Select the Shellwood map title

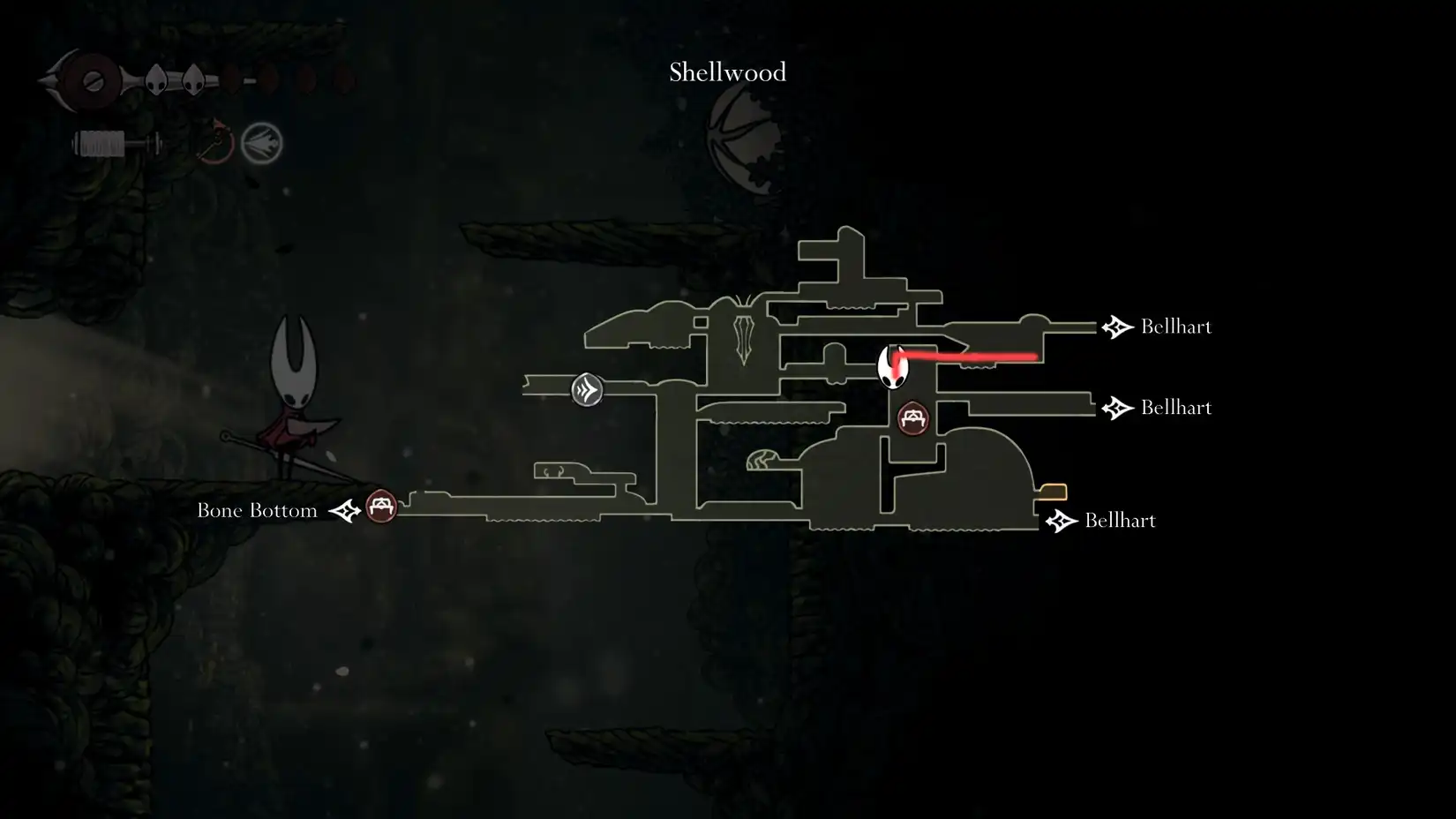726,72
